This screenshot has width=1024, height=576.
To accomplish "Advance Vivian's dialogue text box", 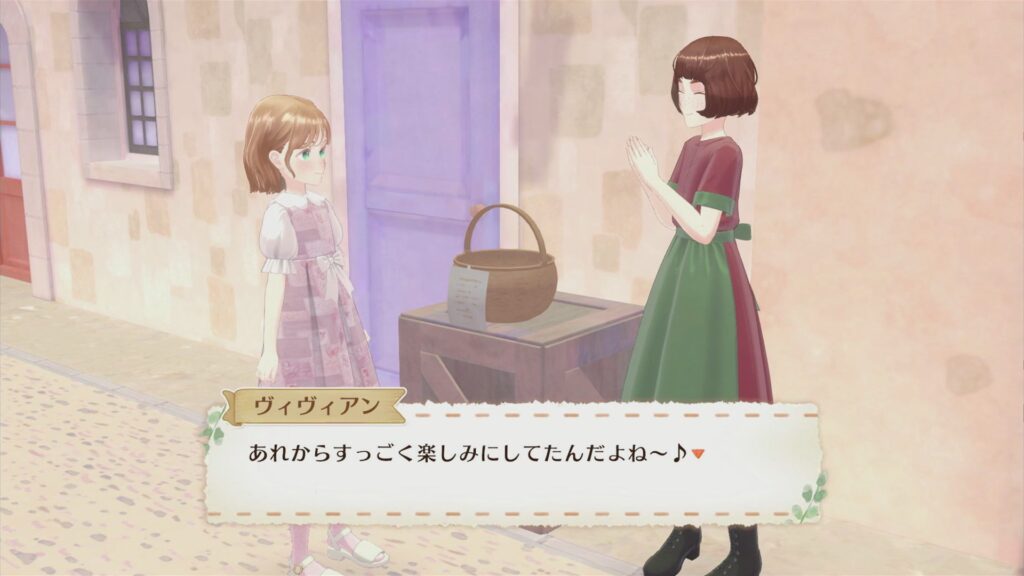I will click(512, 460).
